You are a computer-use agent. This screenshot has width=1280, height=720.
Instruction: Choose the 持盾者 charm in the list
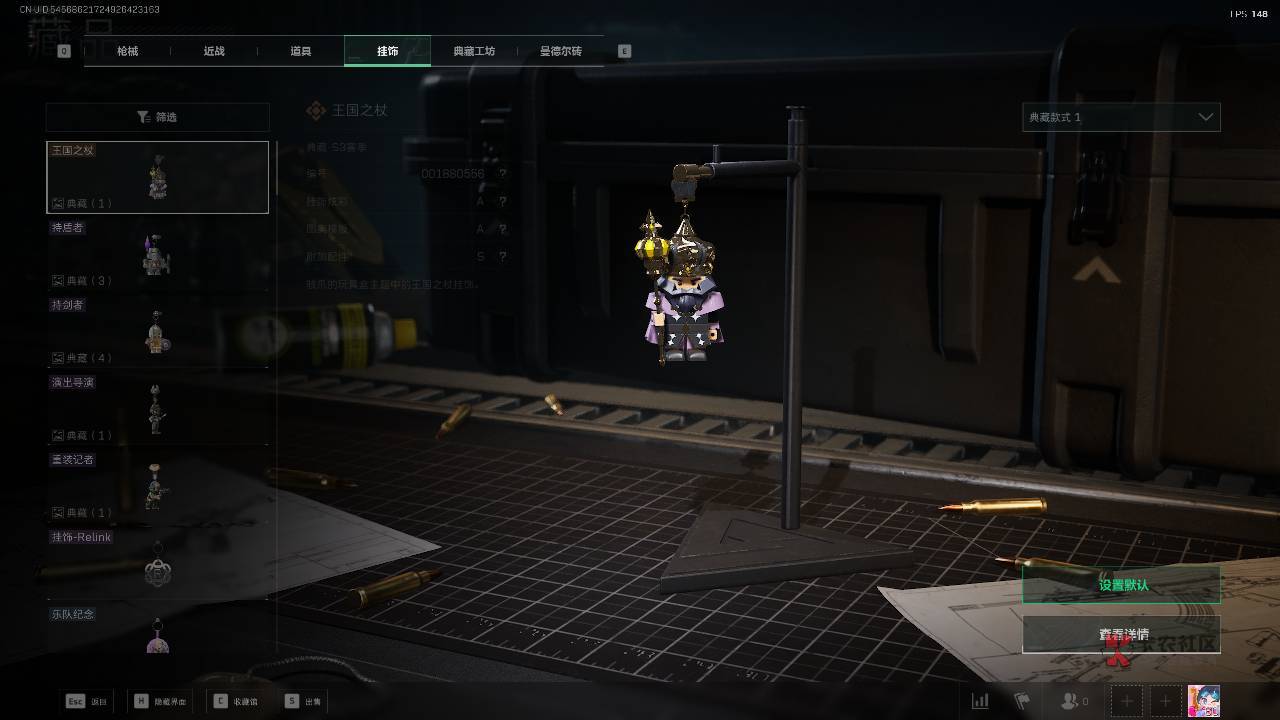point(157,255)
